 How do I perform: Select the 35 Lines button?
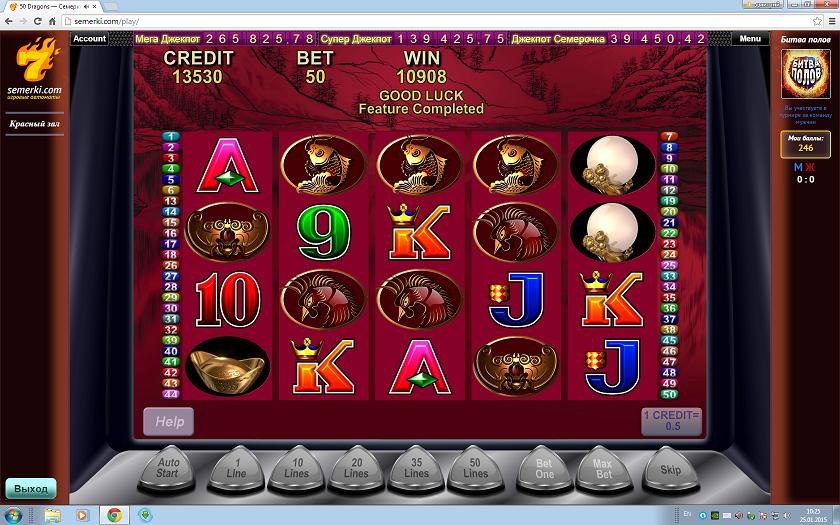point(416,468)
